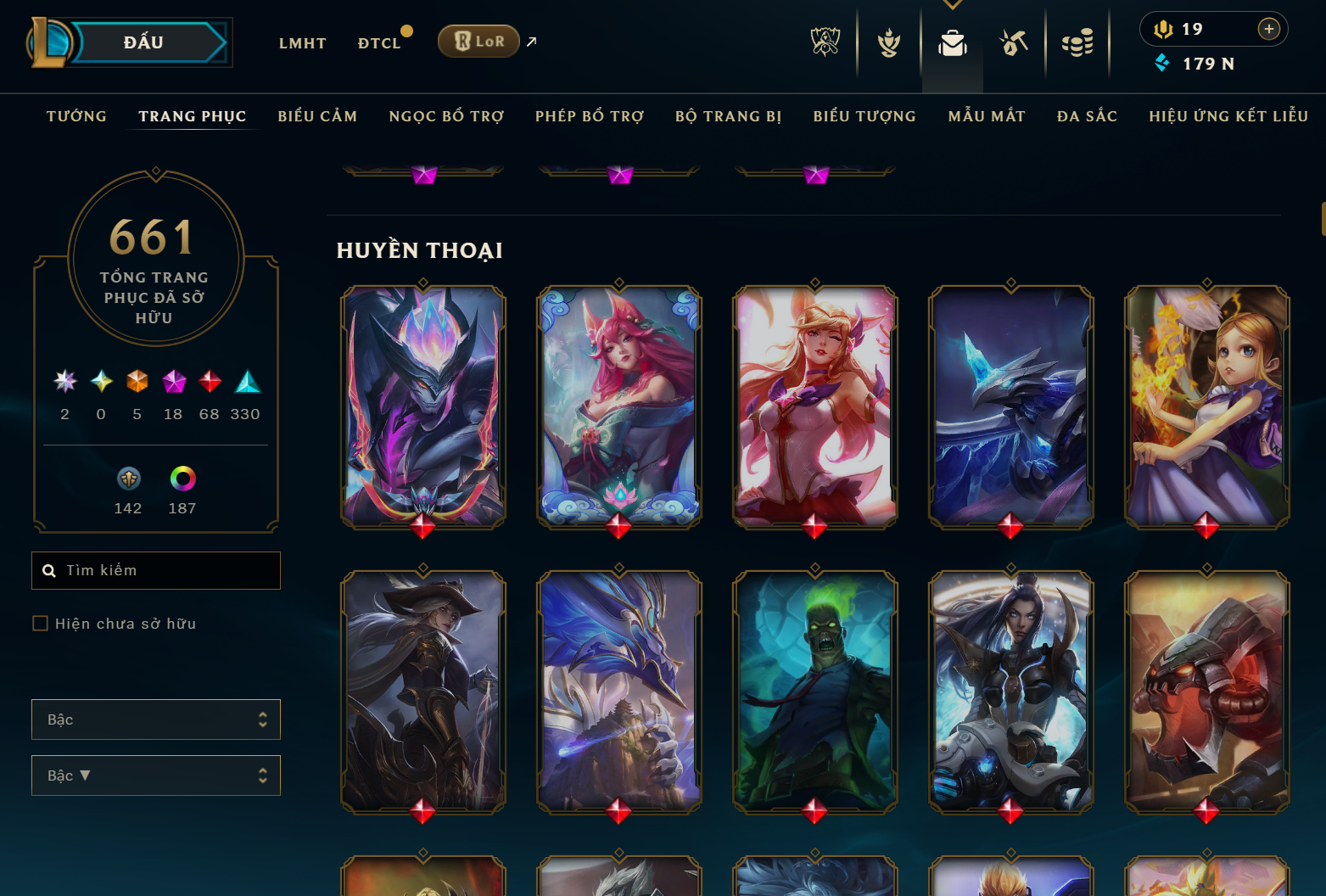Expand the chevron next to ĐẤU logo
This screenshot has width=1326, height=896.
point(225,42)
